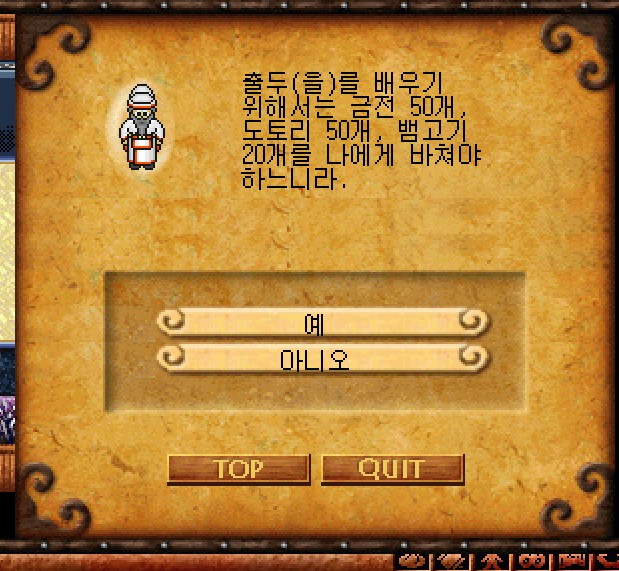The image size is (619, 571).
Task: Choose the 예 (Yes) reply
Action: (322, 322)
